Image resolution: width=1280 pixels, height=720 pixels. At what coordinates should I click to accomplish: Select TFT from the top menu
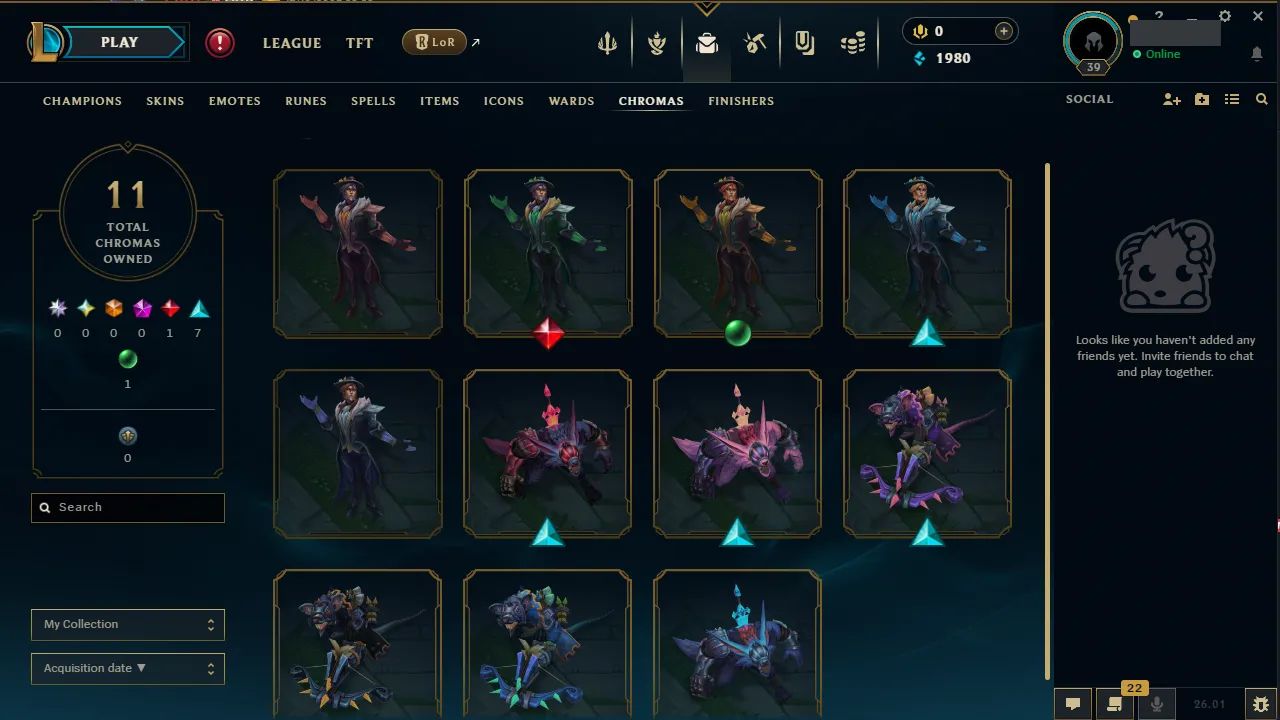click(x=359, y=43)
